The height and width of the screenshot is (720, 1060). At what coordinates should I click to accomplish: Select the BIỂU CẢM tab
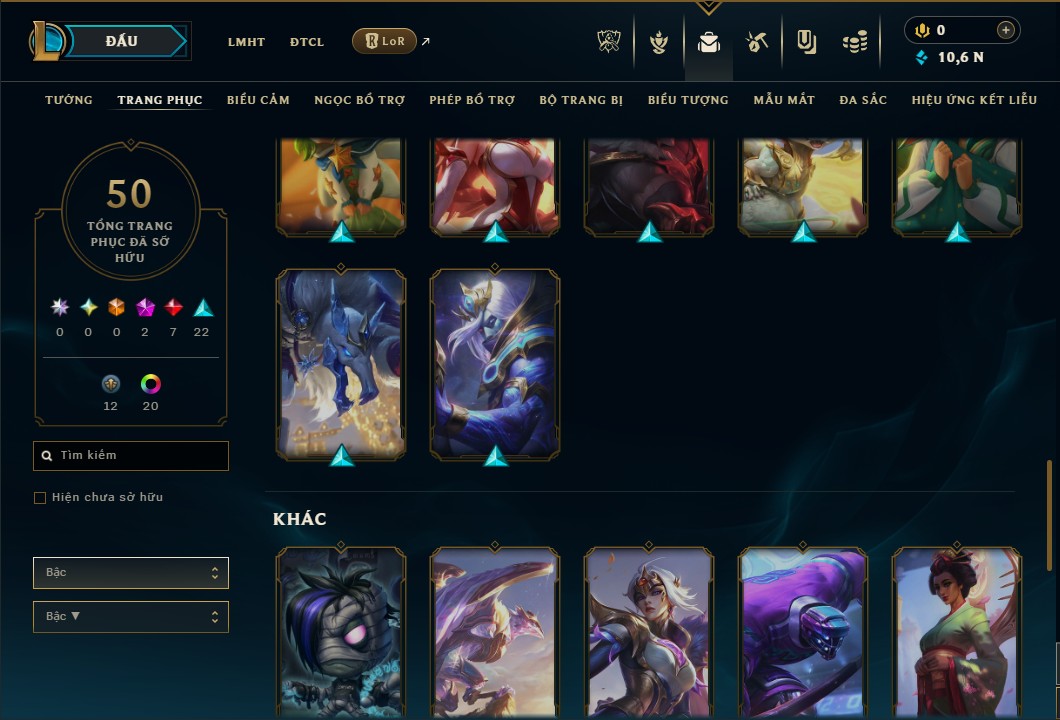pos(258,100)
